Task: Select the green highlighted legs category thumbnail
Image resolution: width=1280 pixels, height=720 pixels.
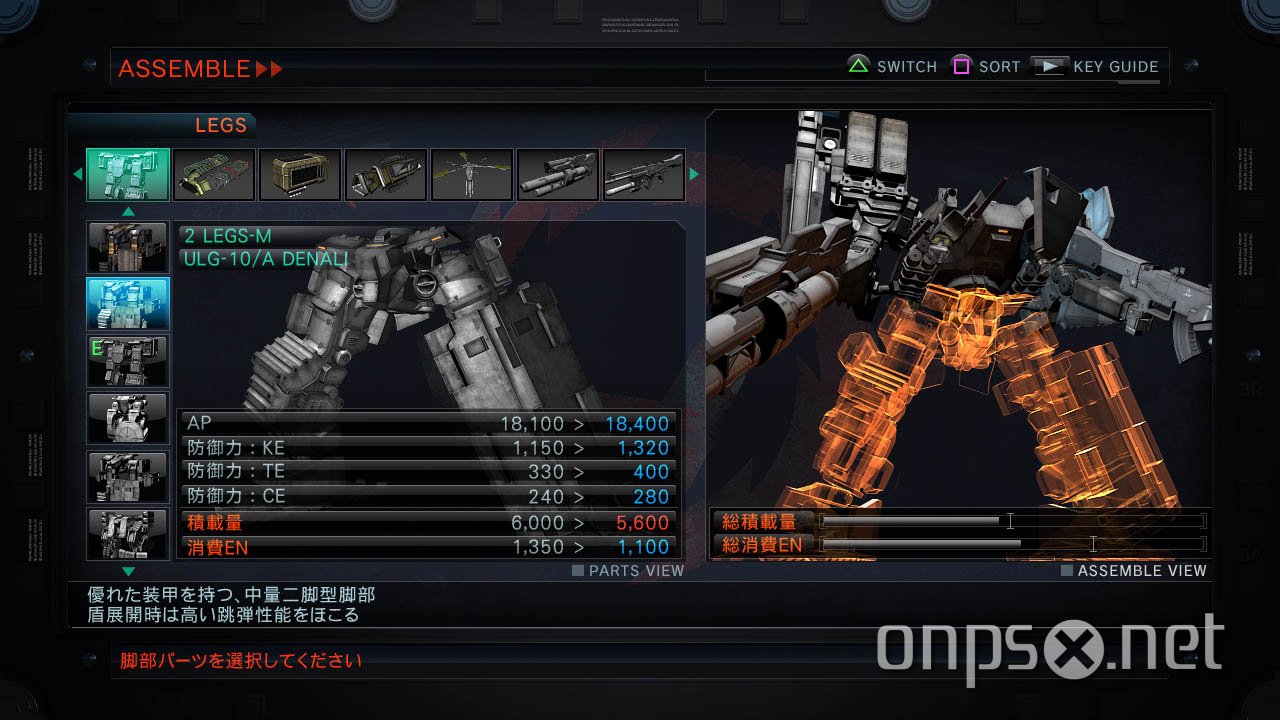Action: [127, 174]
